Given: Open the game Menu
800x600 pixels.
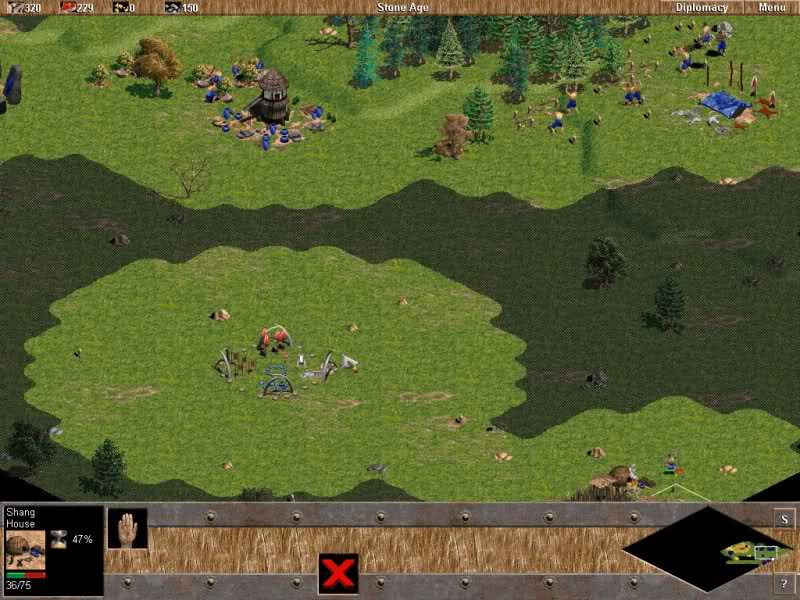Looking at the screenshot, I should [771, 7].
